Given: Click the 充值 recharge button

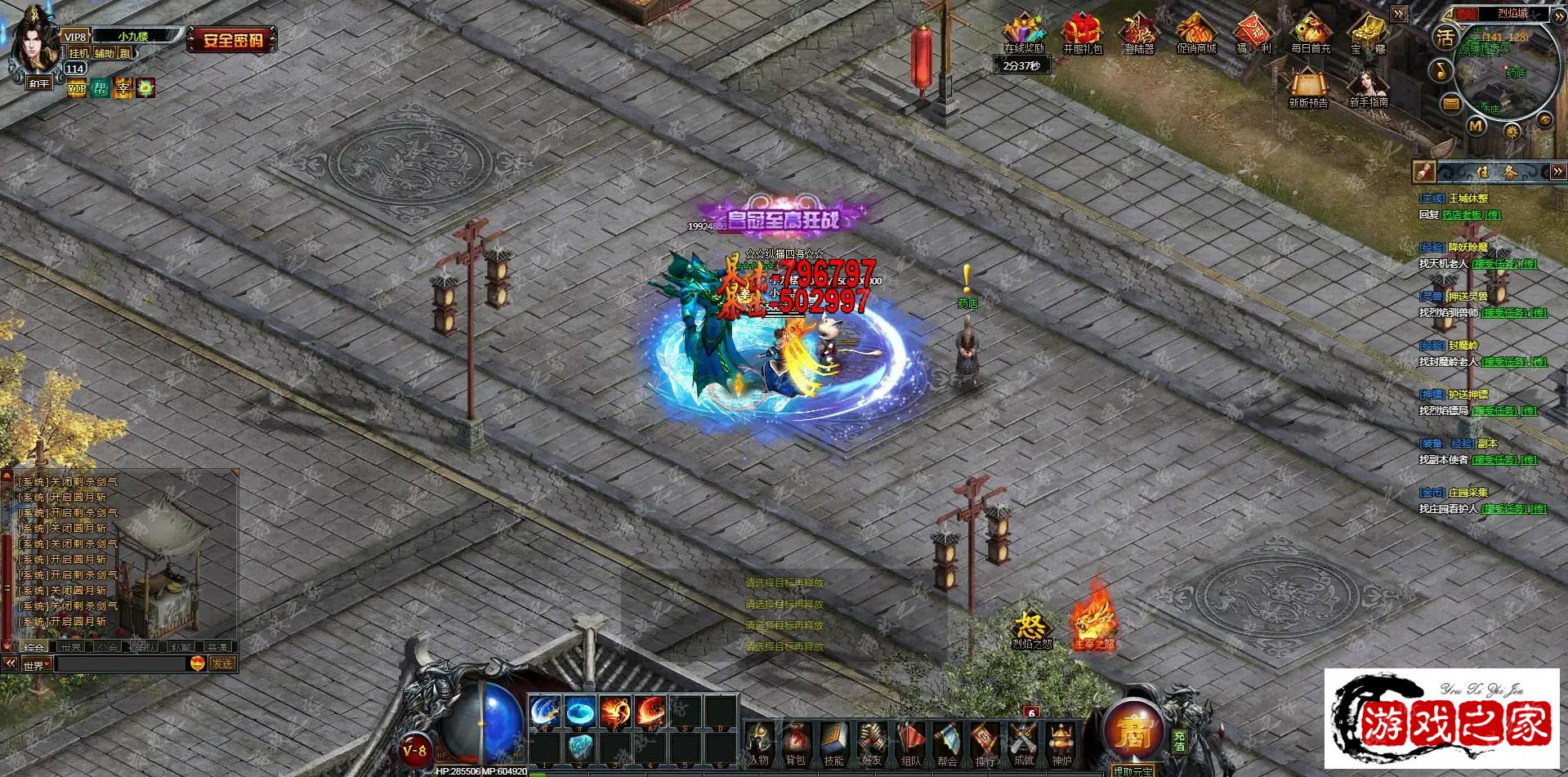Looking at the screenshot, I should pos(1179,741).
